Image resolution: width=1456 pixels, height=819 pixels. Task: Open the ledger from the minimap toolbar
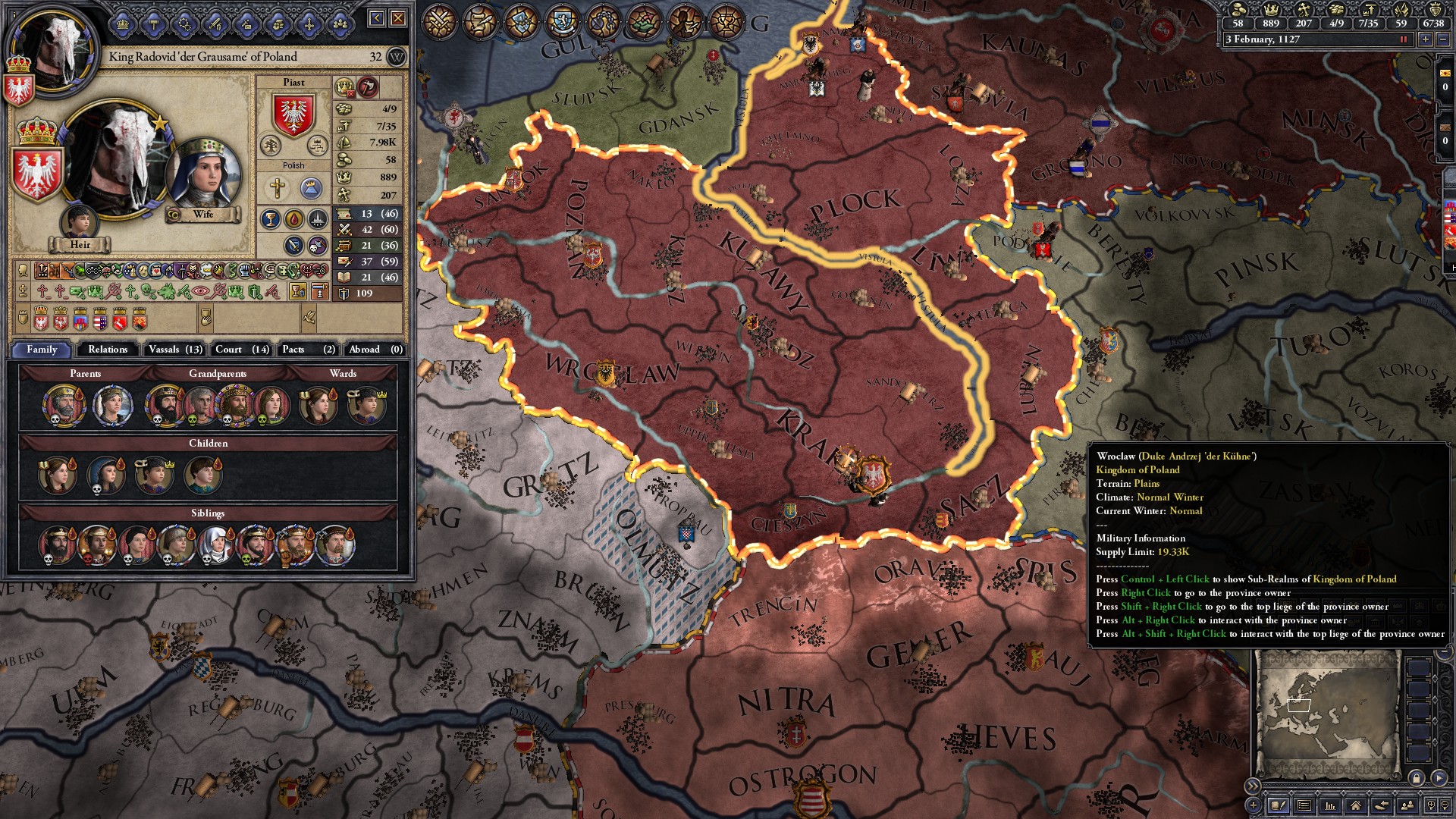pyautogui.click(x=1279, y=807)
